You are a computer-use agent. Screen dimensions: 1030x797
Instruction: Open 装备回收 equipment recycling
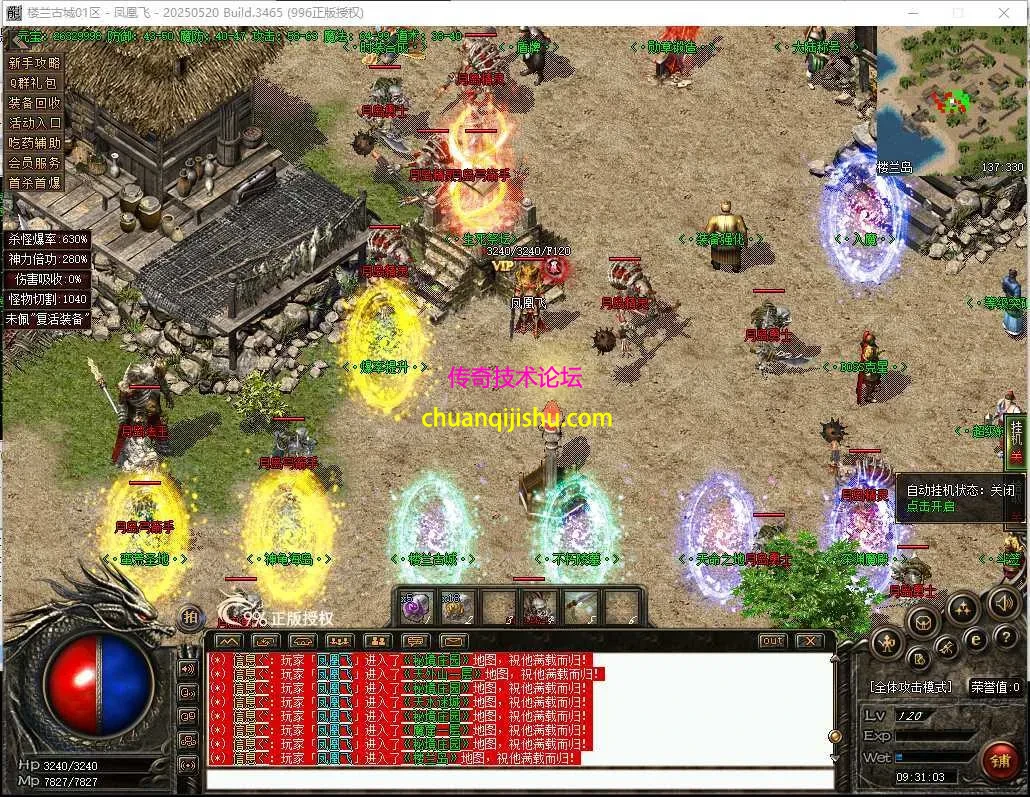coord(35,102)
